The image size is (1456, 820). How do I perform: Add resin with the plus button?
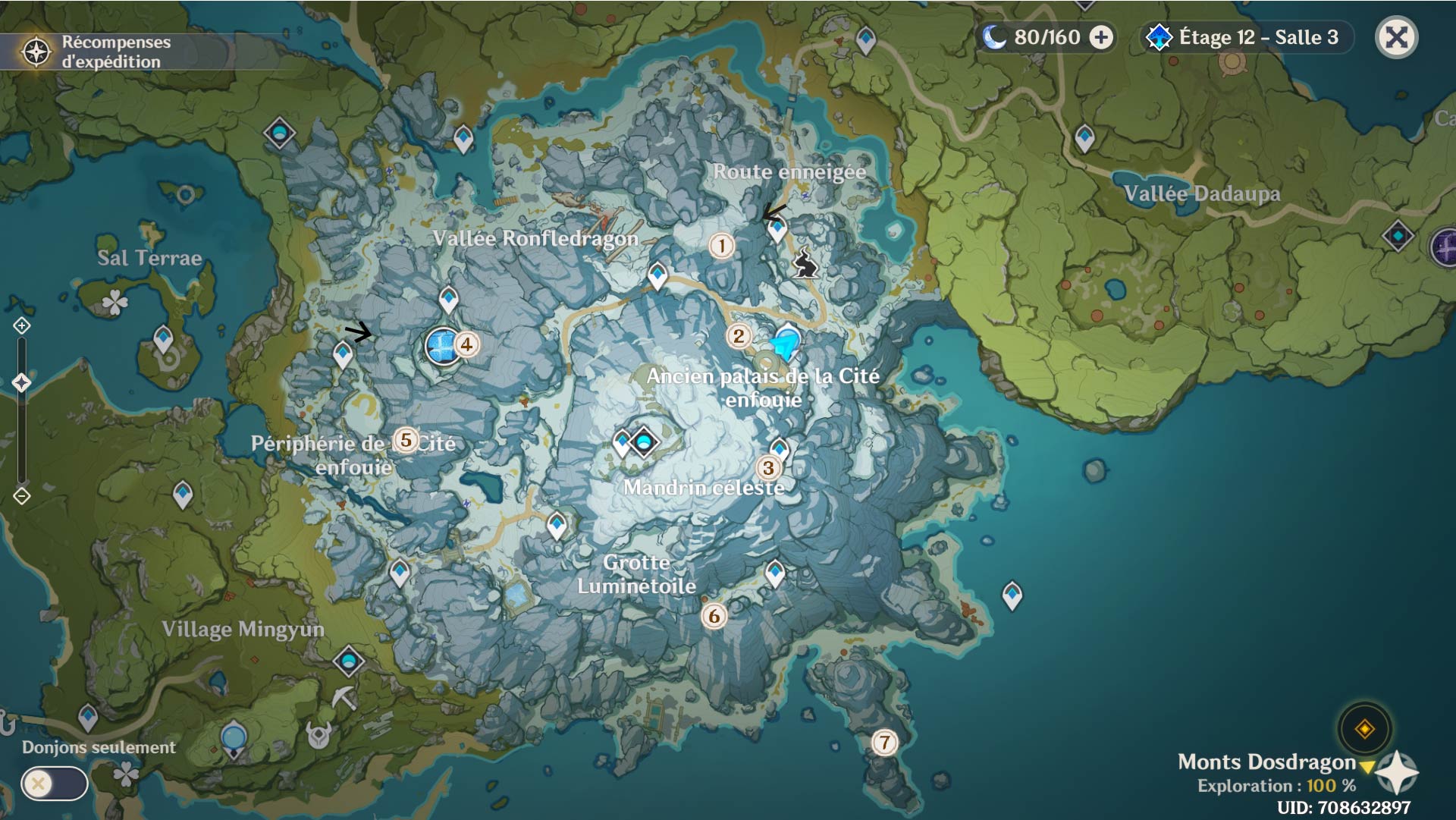coord(1101,37)
